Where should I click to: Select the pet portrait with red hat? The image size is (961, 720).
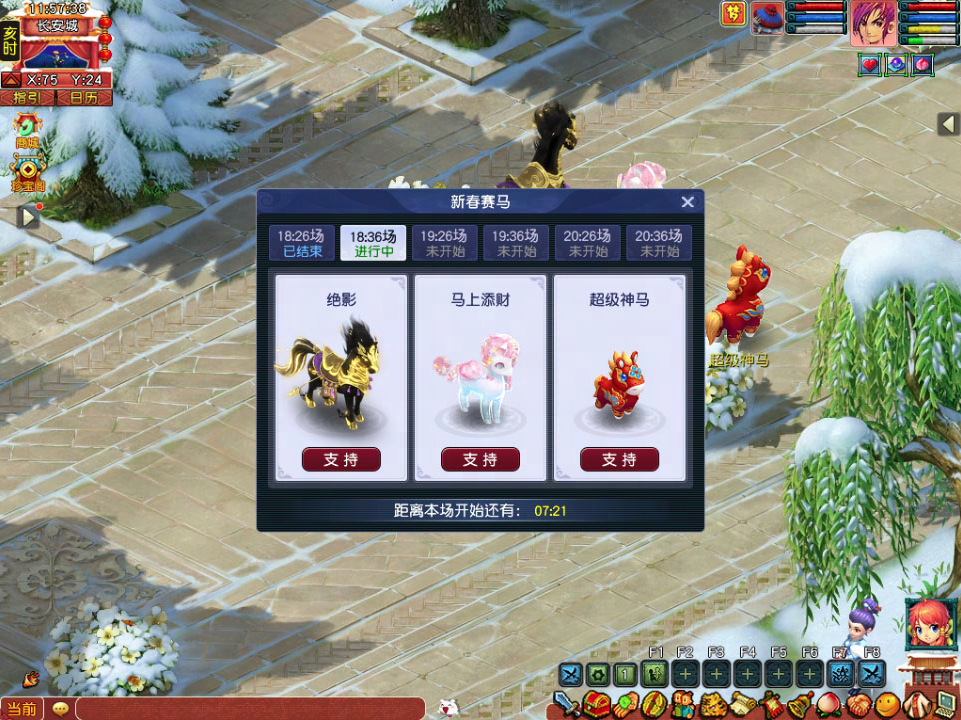point(767,18)
